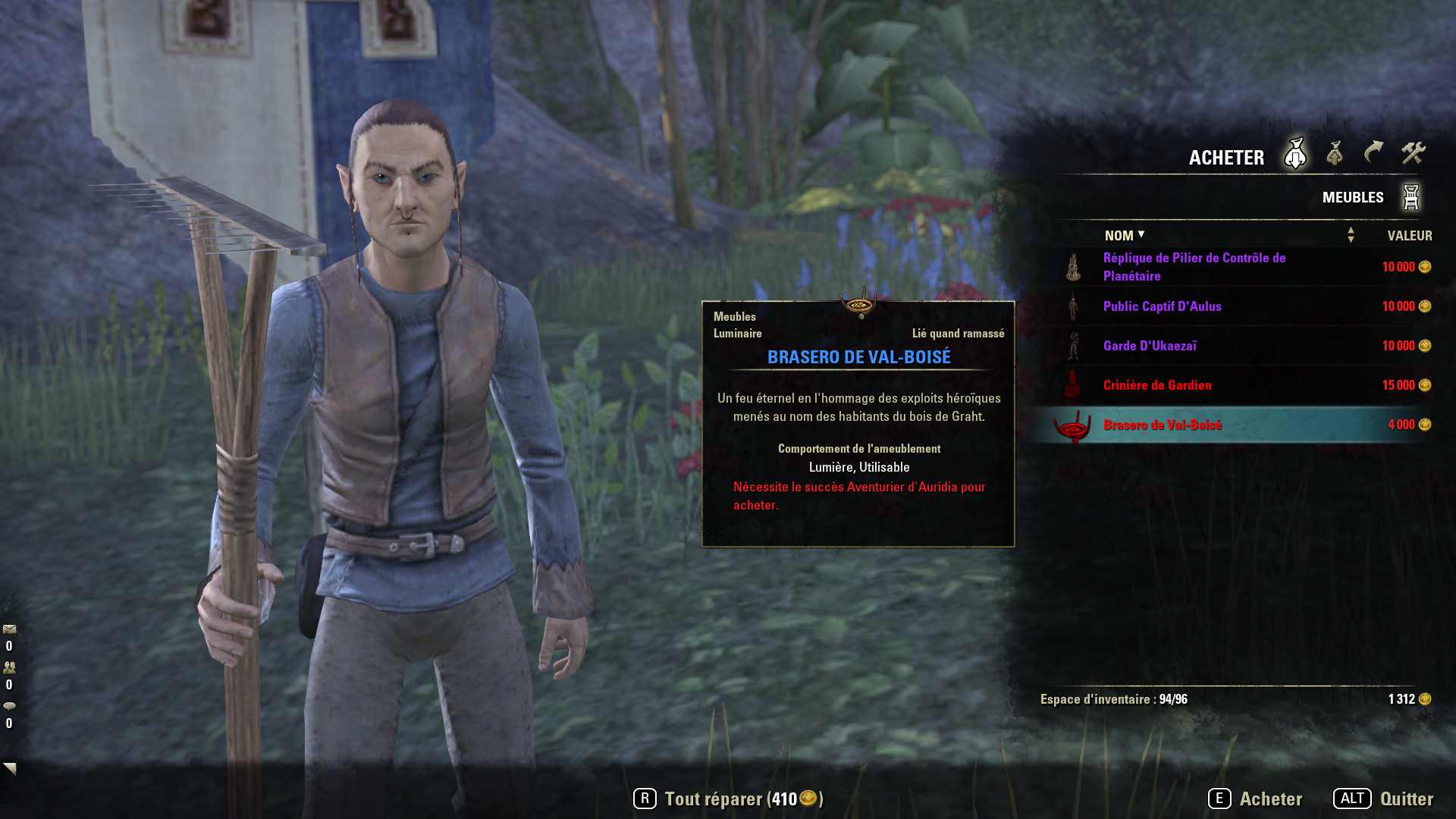1456x819 pixels.
Task: Open the group members notification icon
Action: pyautogui.click(x=10, y=668)
